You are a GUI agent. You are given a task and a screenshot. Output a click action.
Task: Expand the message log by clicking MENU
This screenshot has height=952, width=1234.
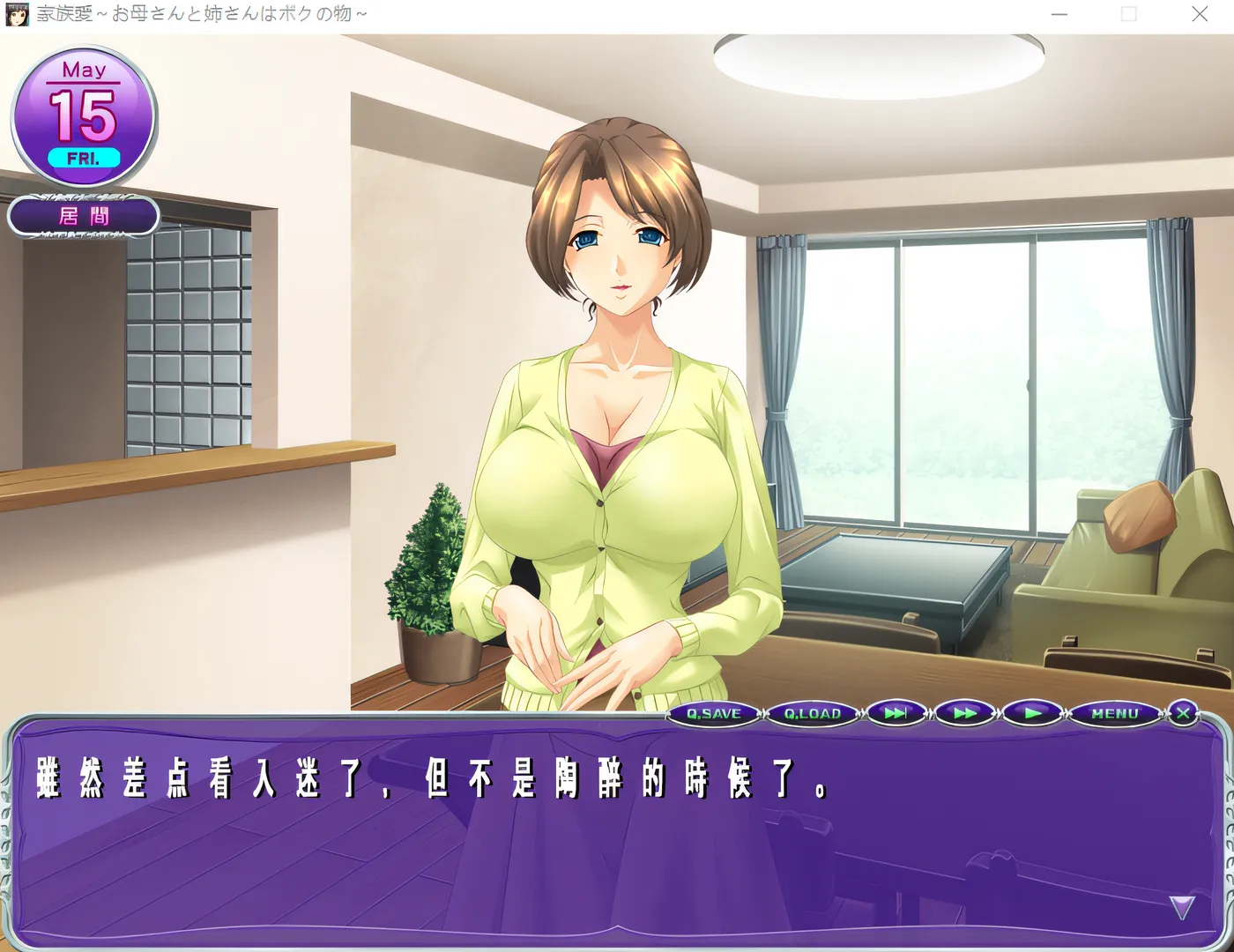point(1114,714)
